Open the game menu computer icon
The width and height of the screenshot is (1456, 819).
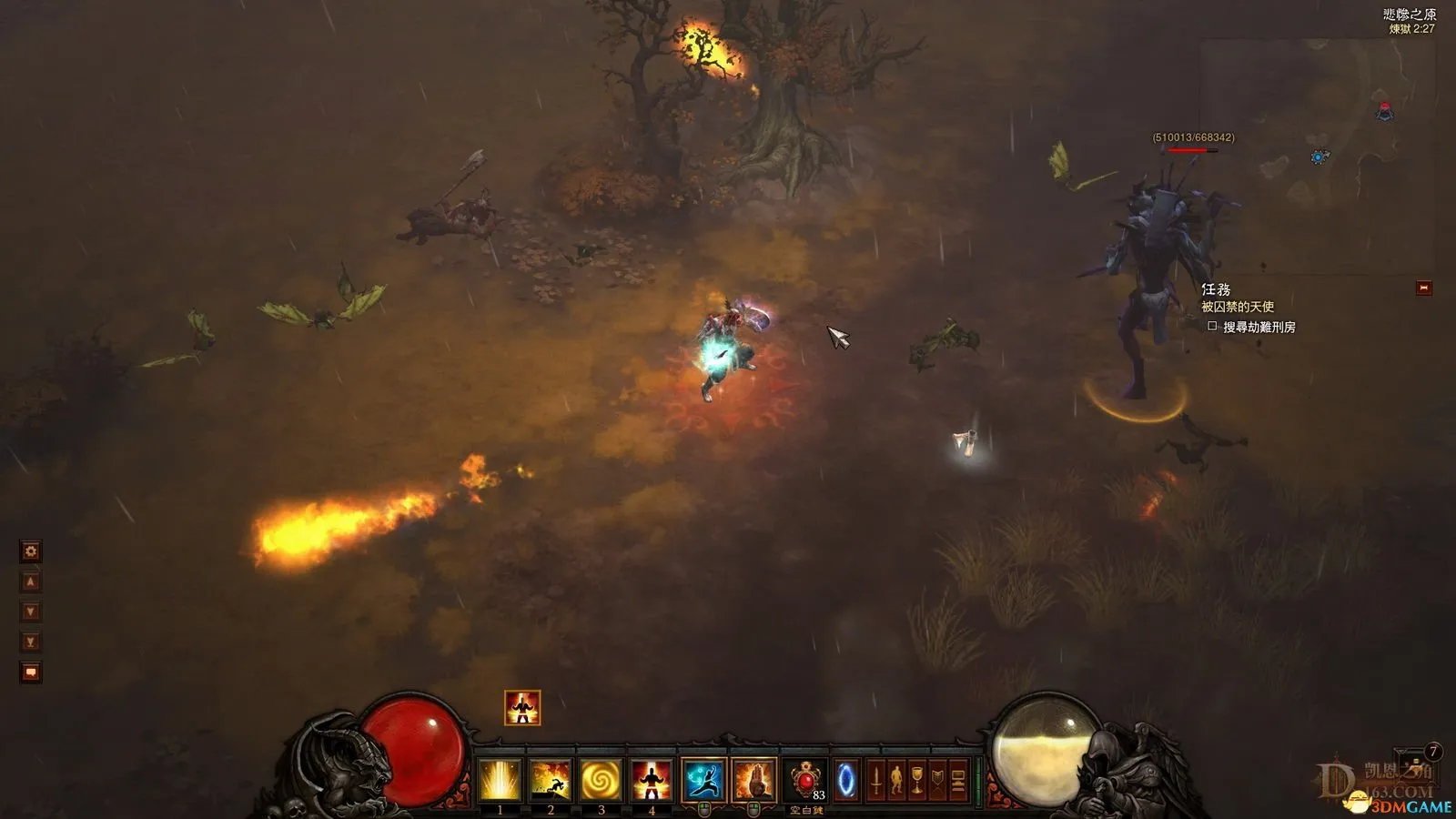tap(958, 781)
